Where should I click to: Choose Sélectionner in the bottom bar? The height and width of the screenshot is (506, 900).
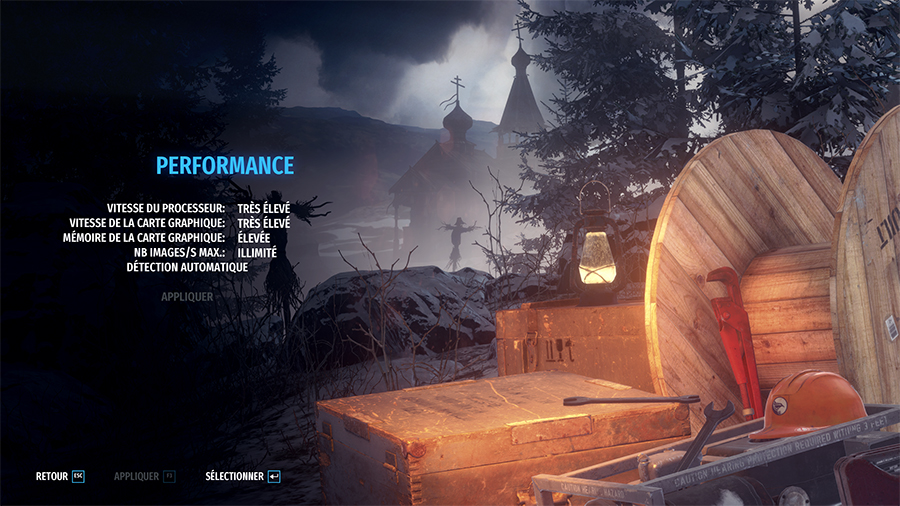(x=242, y=476)
